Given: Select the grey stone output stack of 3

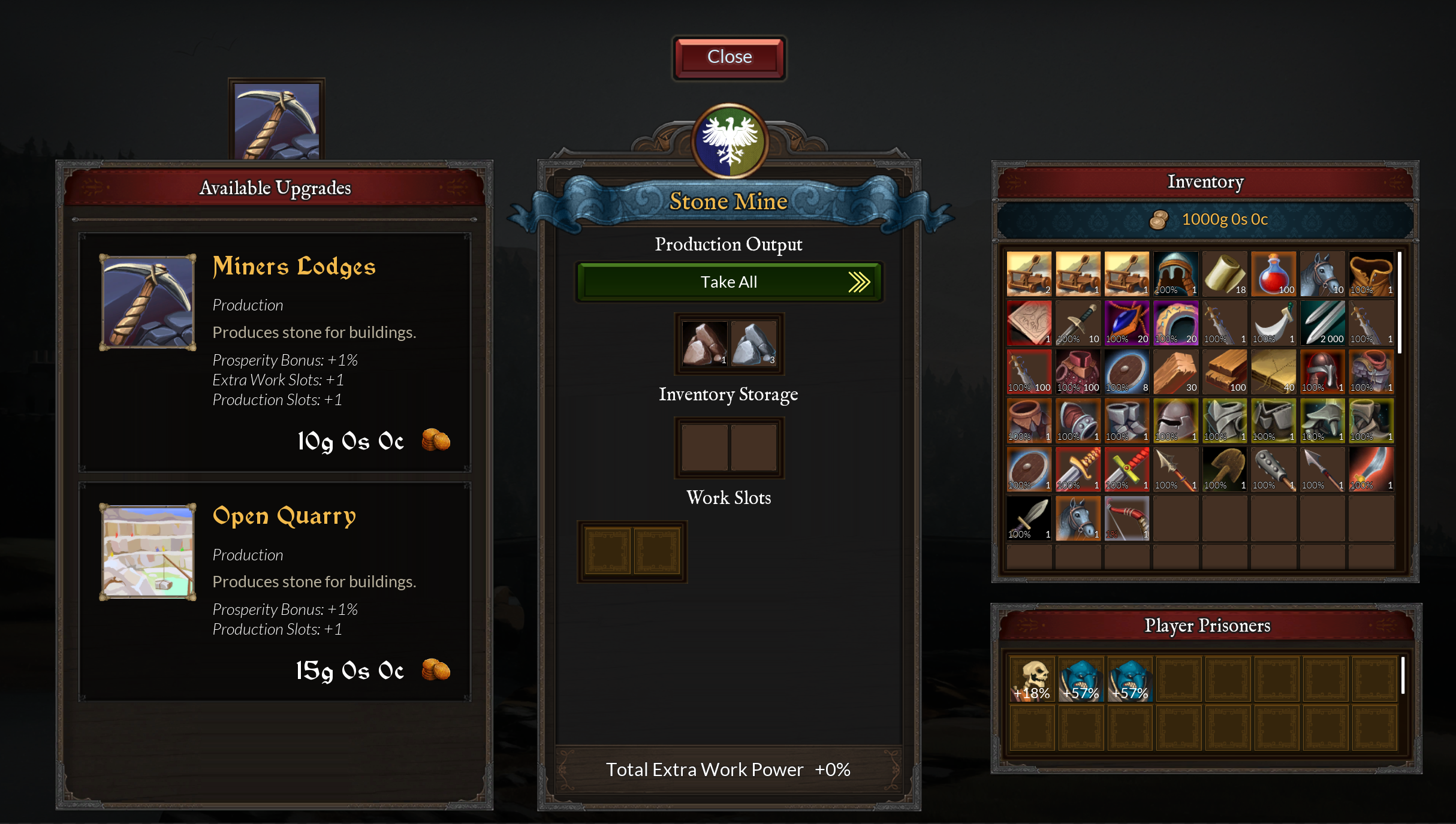Looking at the screenshot, I should (x=753, y=343).
